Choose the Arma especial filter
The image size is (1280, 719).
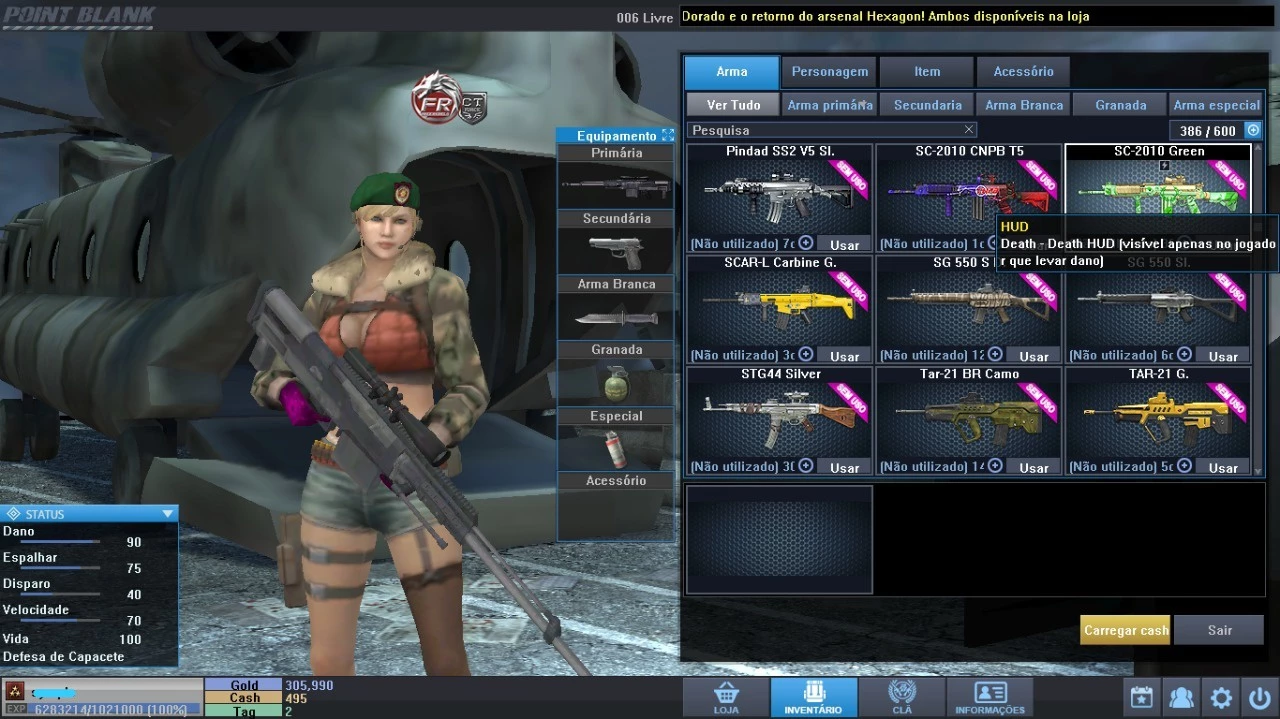[x=1216, y=105]
